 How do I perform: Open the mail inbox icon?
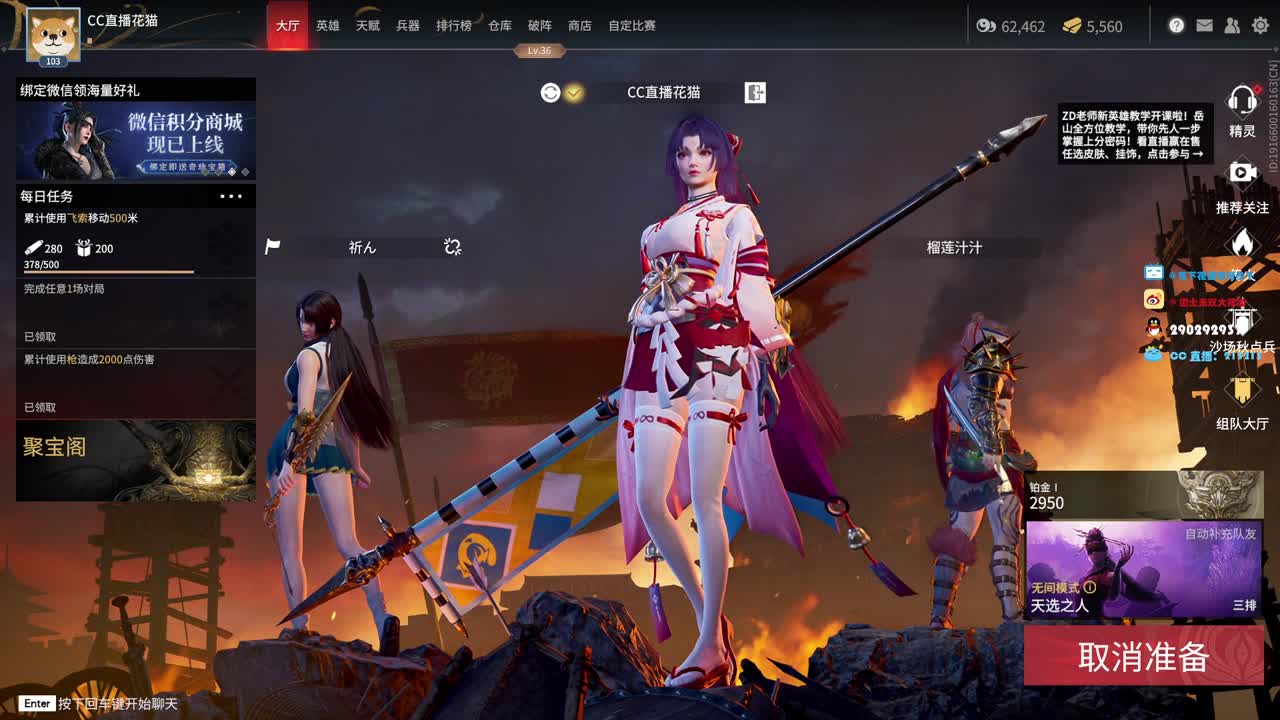1203,25
